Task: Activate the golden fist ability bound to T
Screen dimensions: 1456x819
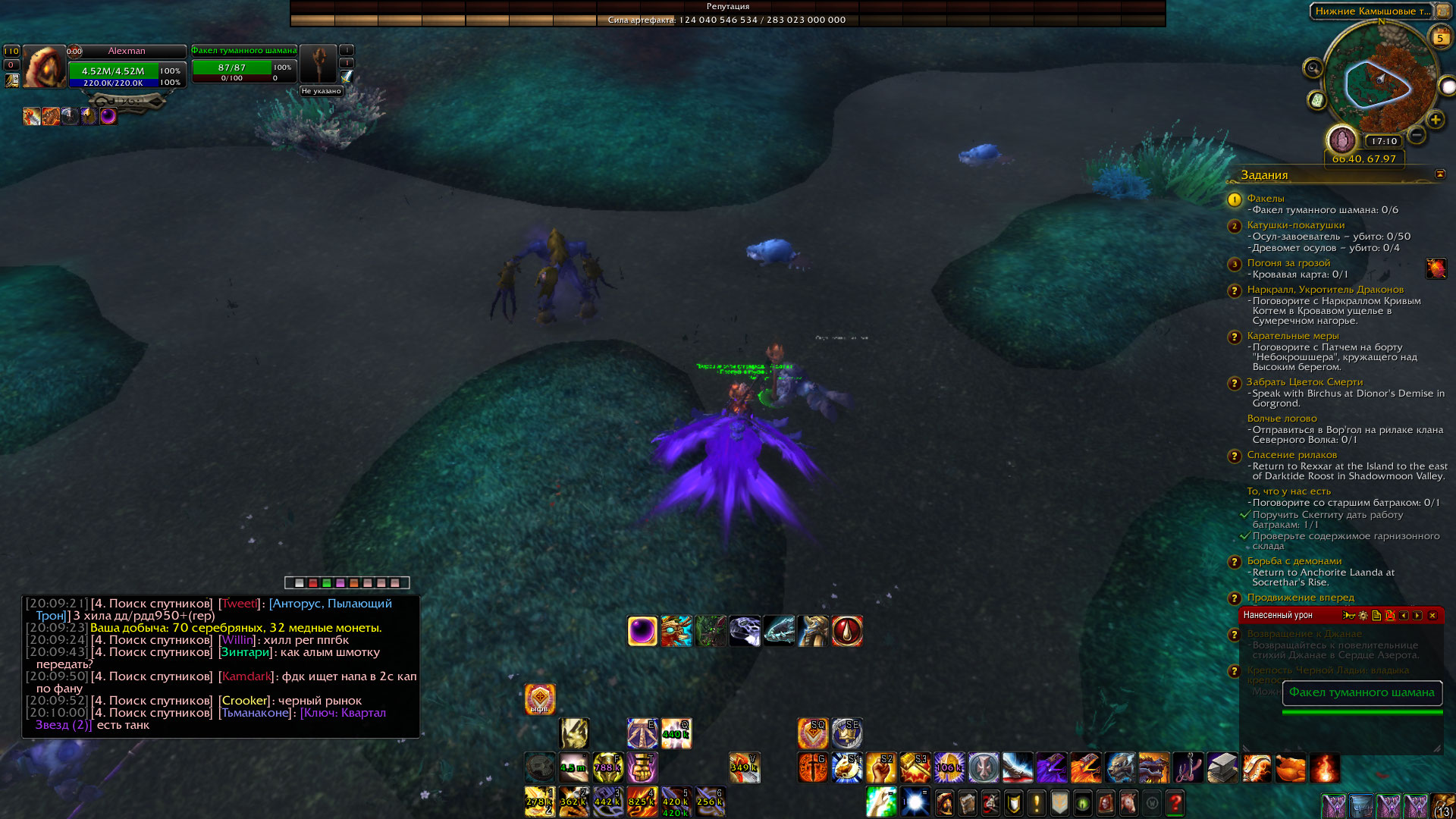Action: pyautogui.click(x=642, y=767)
